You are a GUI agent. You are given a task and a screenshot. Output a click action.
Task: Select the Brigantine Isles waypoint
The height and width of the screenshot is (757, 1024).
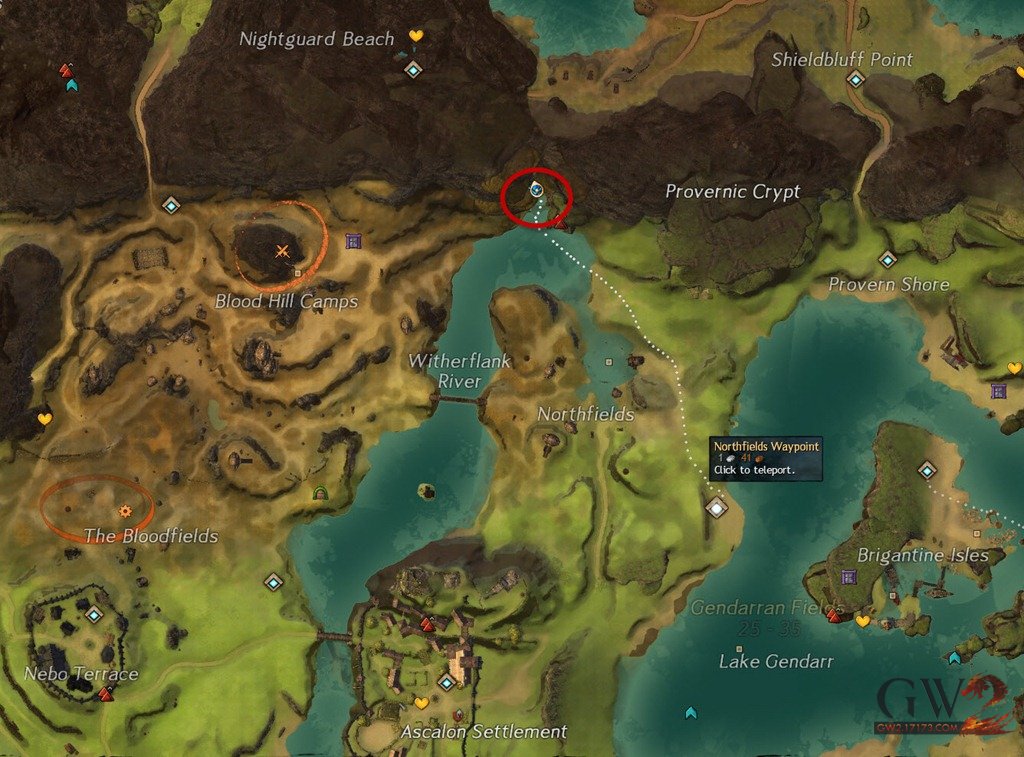pyautogui.click(x=927, y=469)
